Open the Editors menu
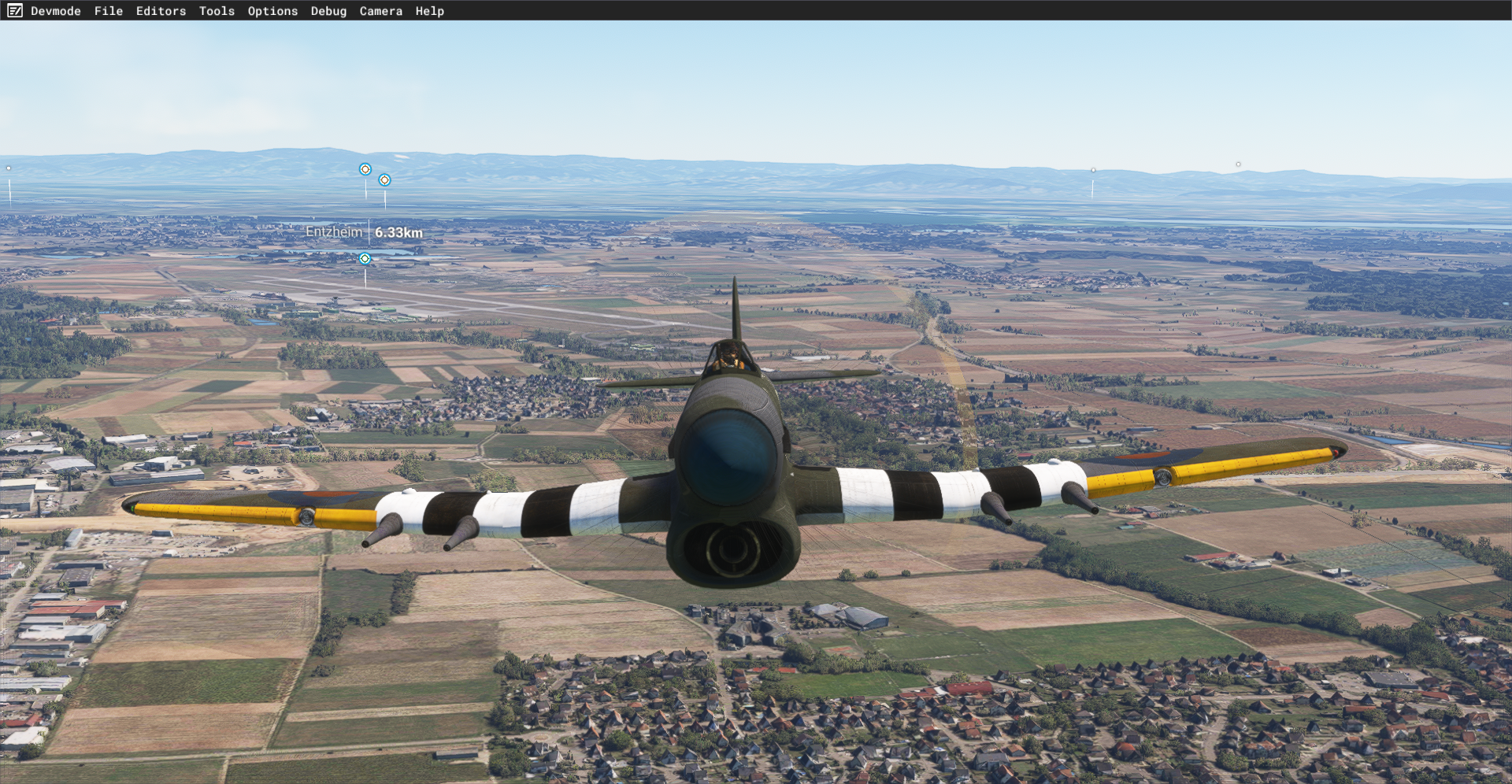 [x=161, y=11]
